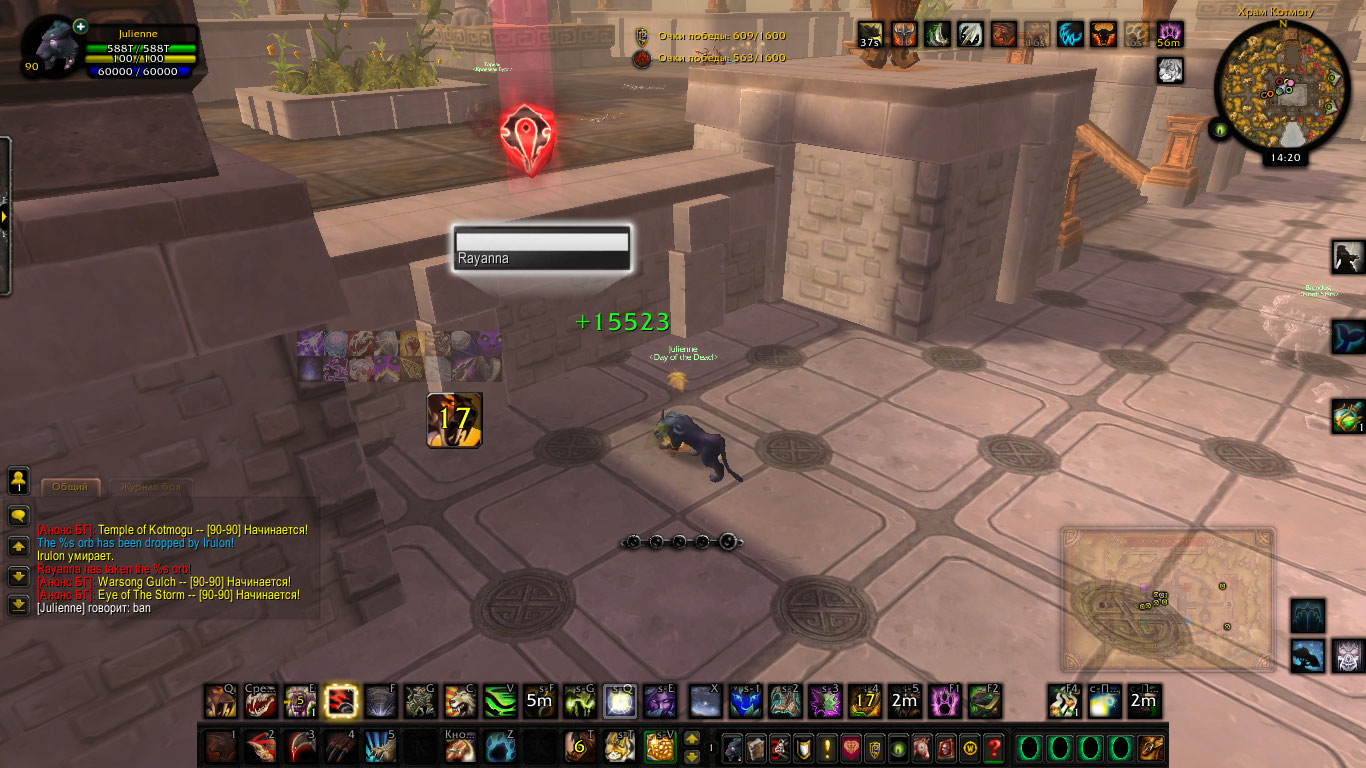Activate the purple paw ability on F1
The image size is (1366, 768).
coord(945,701)
